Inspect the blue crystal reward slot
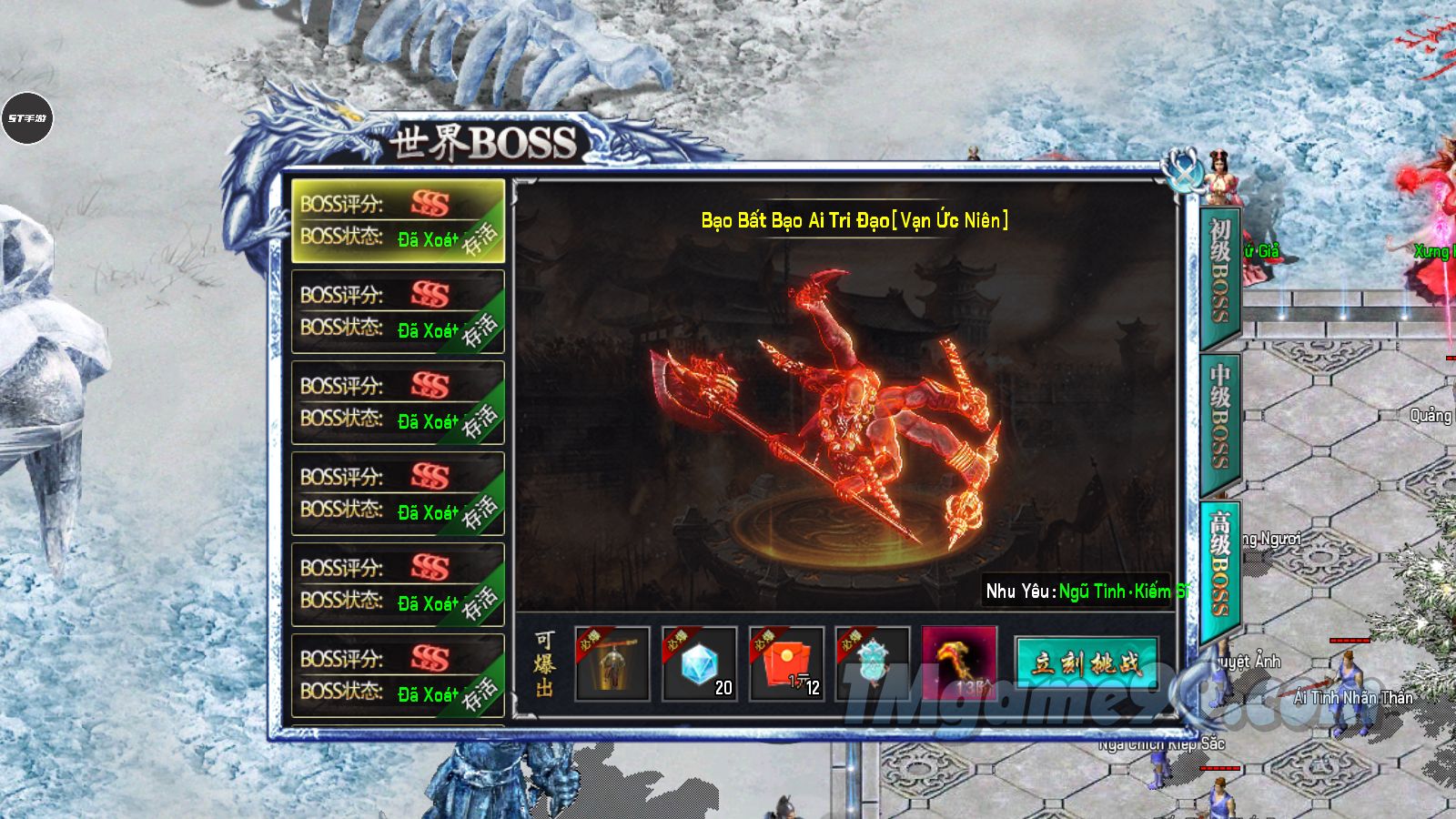 pyautogui.click(x=699, y=663)
